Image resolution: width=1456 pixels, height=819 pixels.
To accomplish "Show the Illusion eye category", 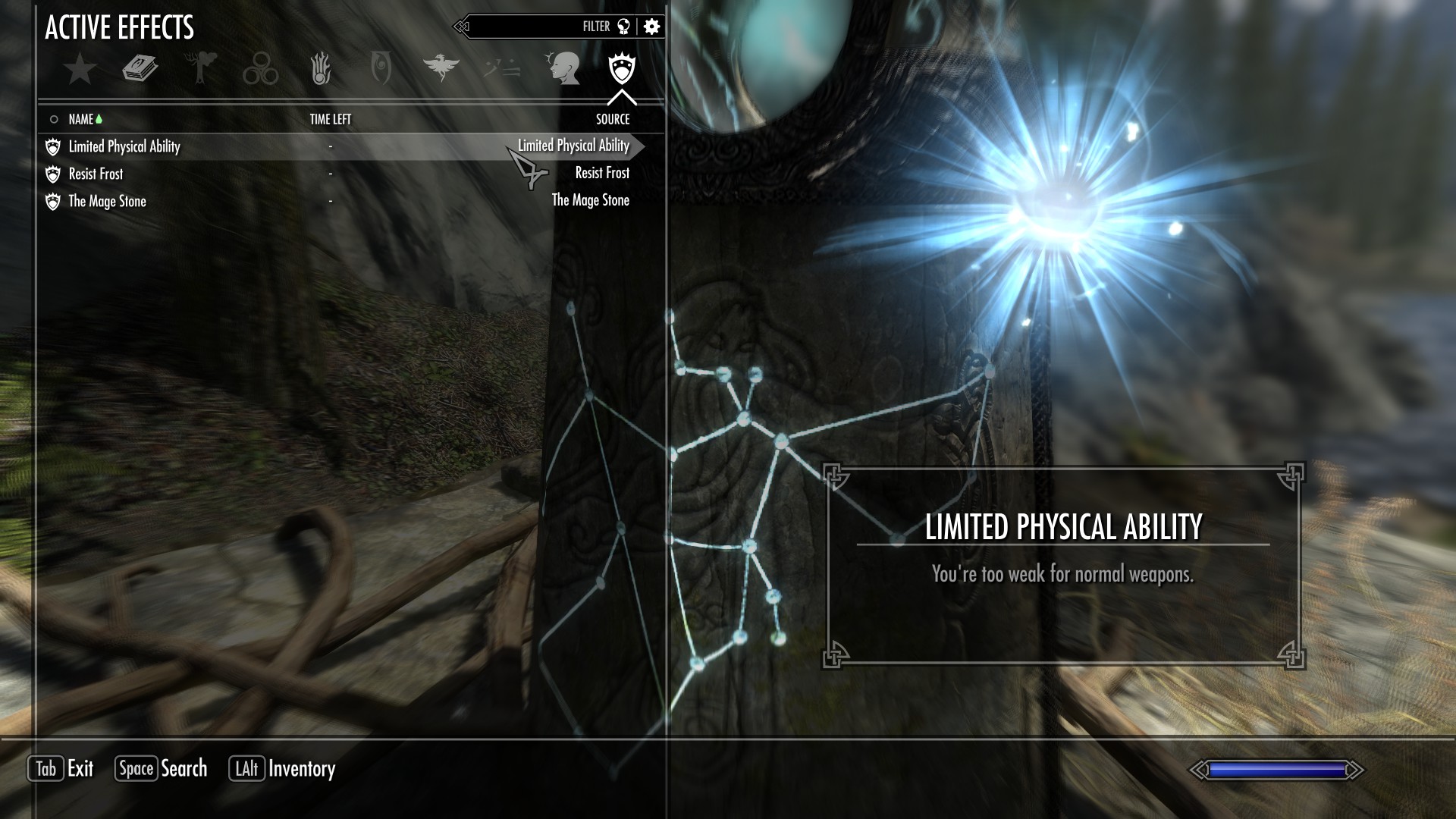I will [381, 69].
